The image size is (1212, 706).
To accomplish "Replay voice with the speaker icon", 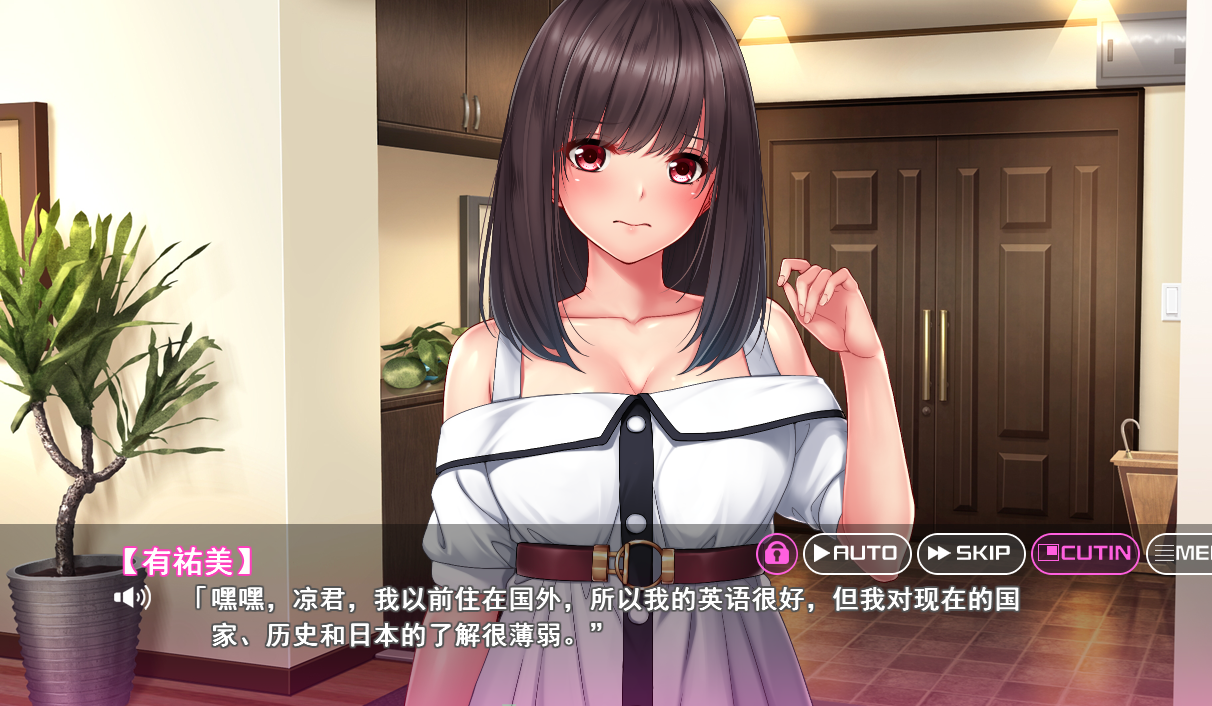I will [x=132, y=598].
